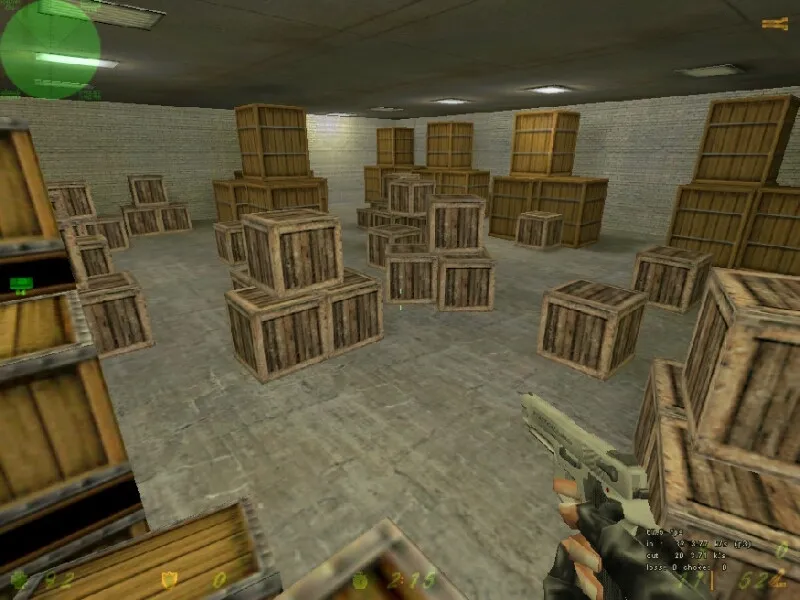The image size is (800, 600).
Task: Click the green circular radar
Action: point(50,48)
